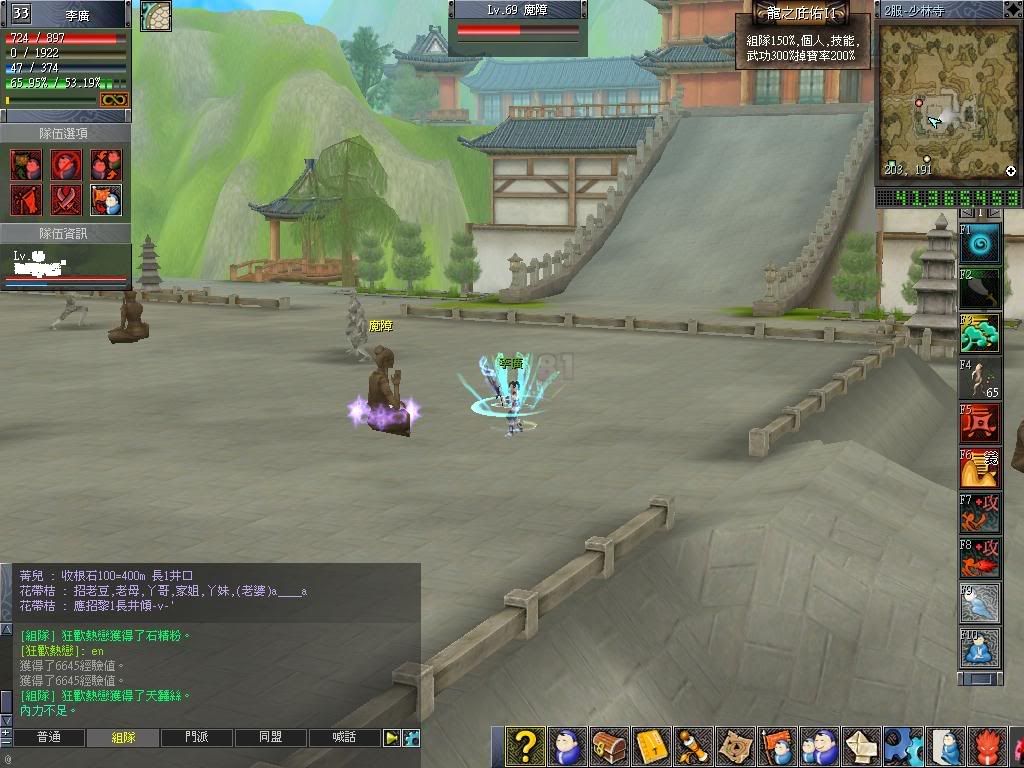Select the highlighted flag-bearer party option icon
The width and height of the screenshot is (1024, 768).
[106, 200]
